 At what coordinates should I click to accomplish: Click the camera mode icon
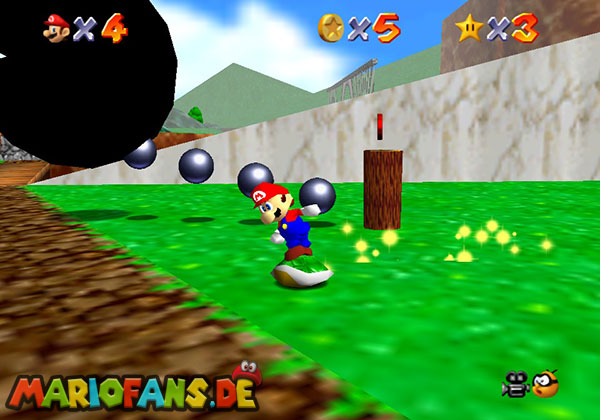coord(517,382)
